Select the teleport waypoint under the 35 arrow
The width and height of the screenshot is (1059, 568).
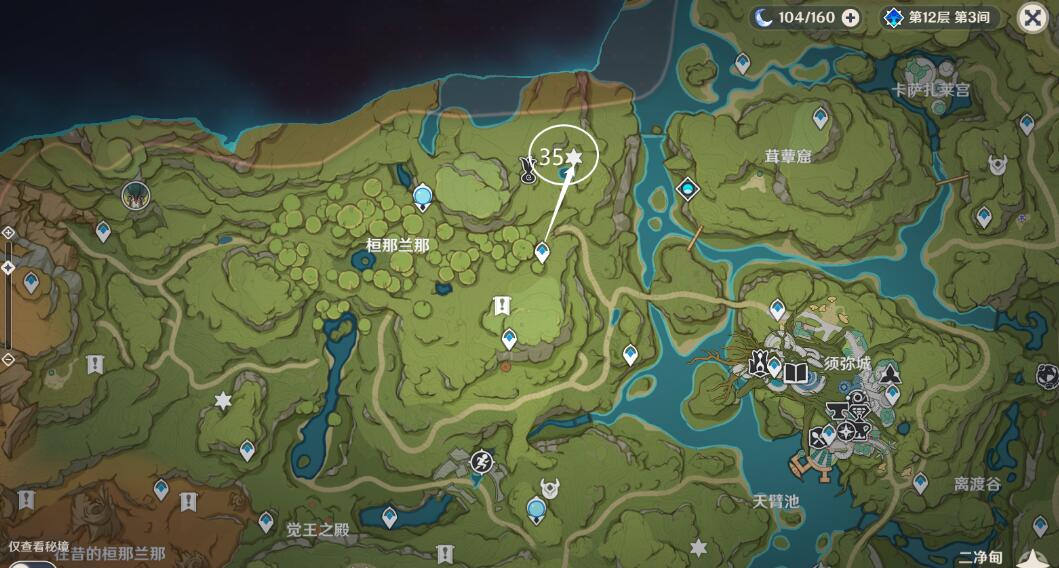point(542,252)
